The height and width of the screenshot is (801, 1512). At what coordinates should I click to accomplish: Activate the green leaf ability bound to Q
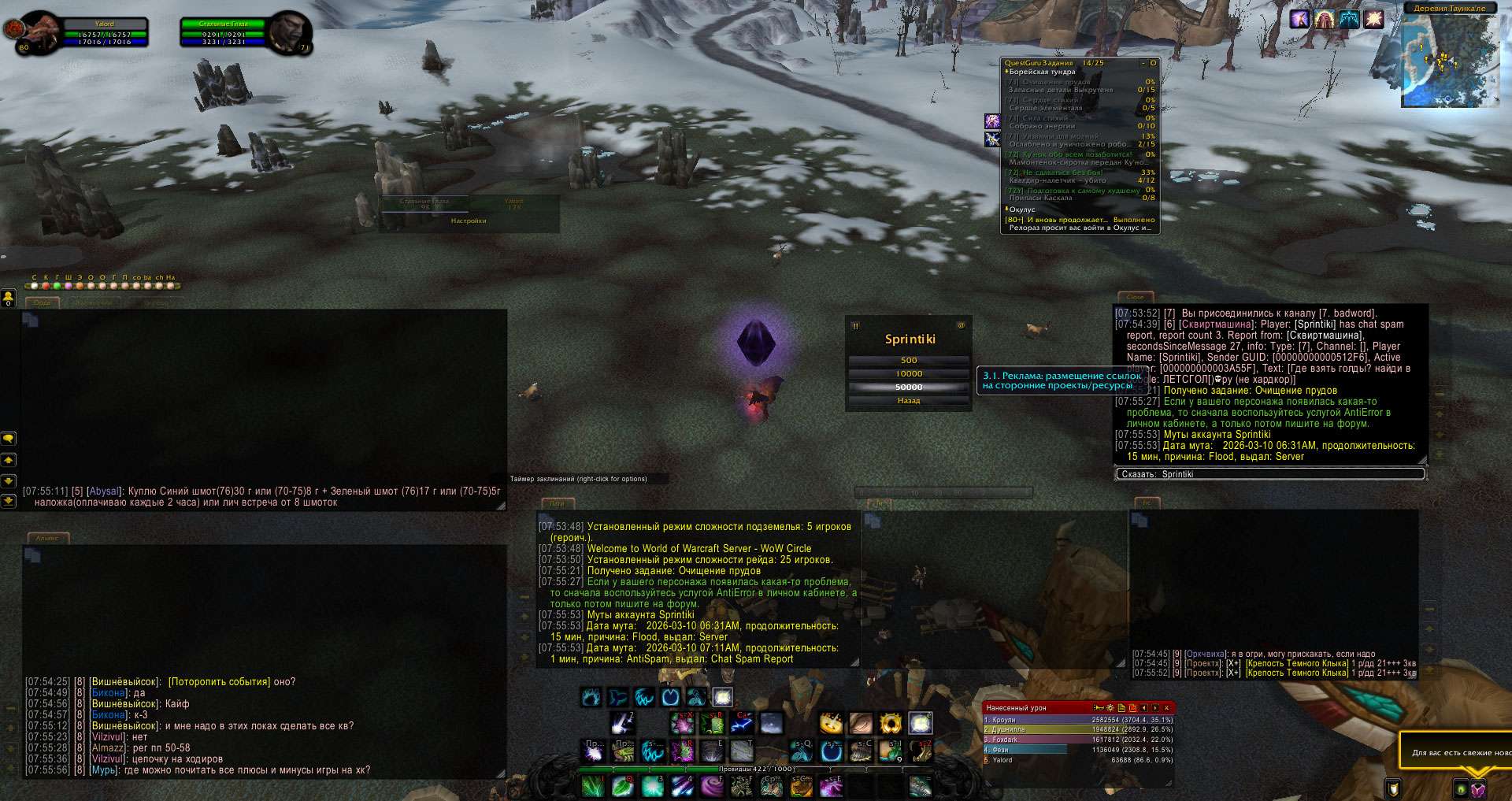pos(622,786)
